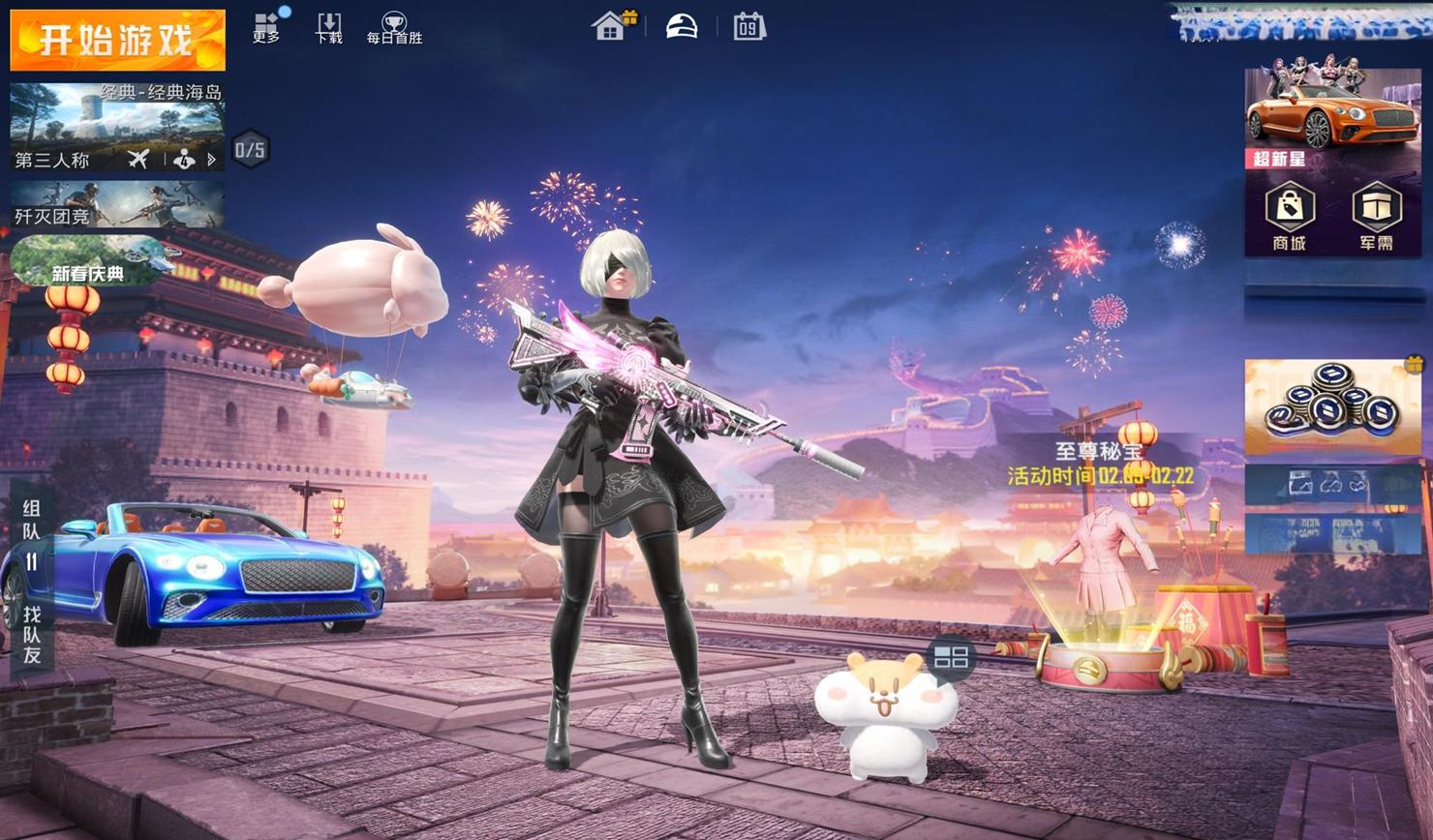The image size is (1433, 840).
Task: Toggle the 第三人称 third-person perspective
Action: click(53, 160)
